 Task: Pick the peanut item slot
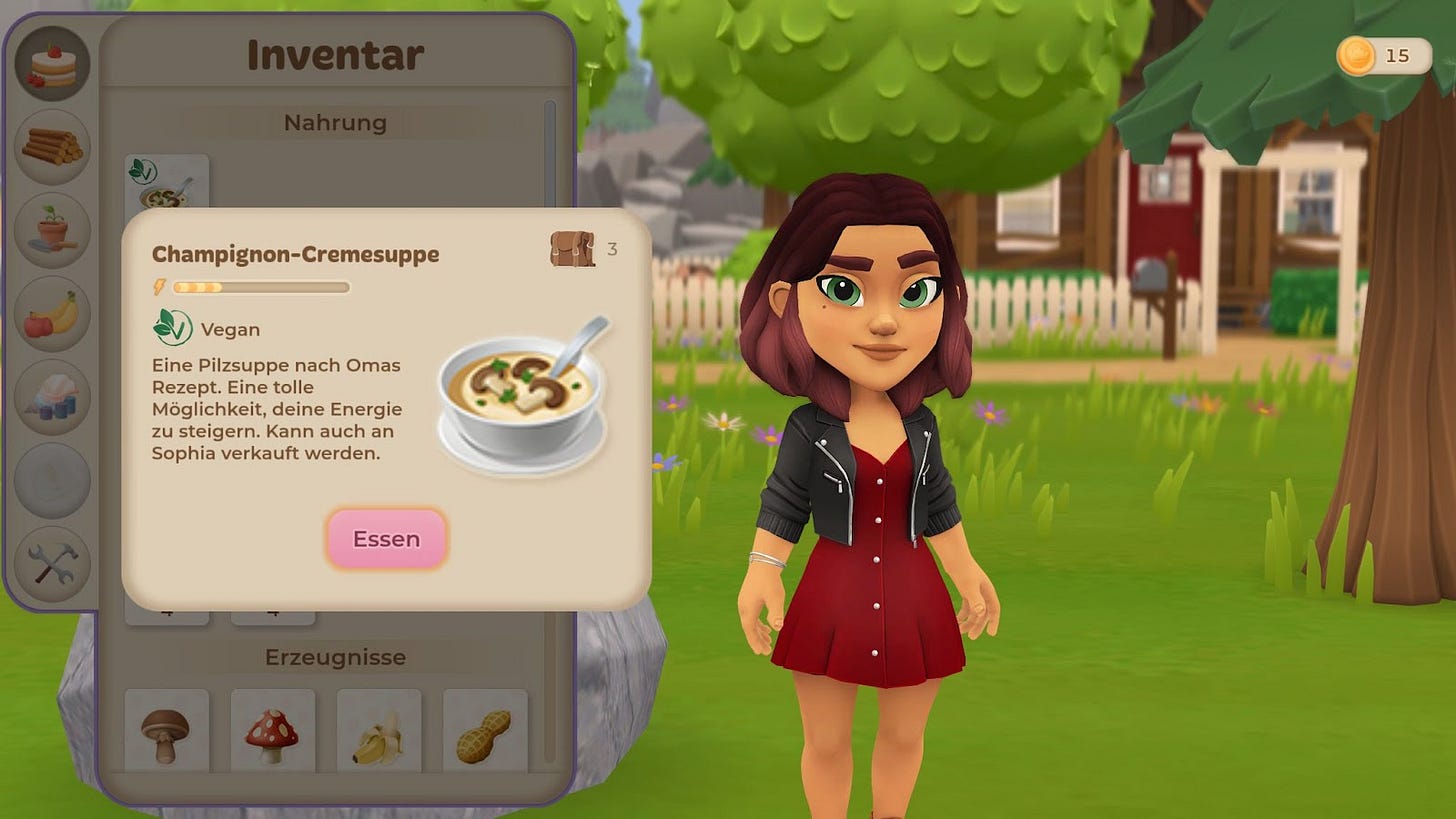[484, 731]
